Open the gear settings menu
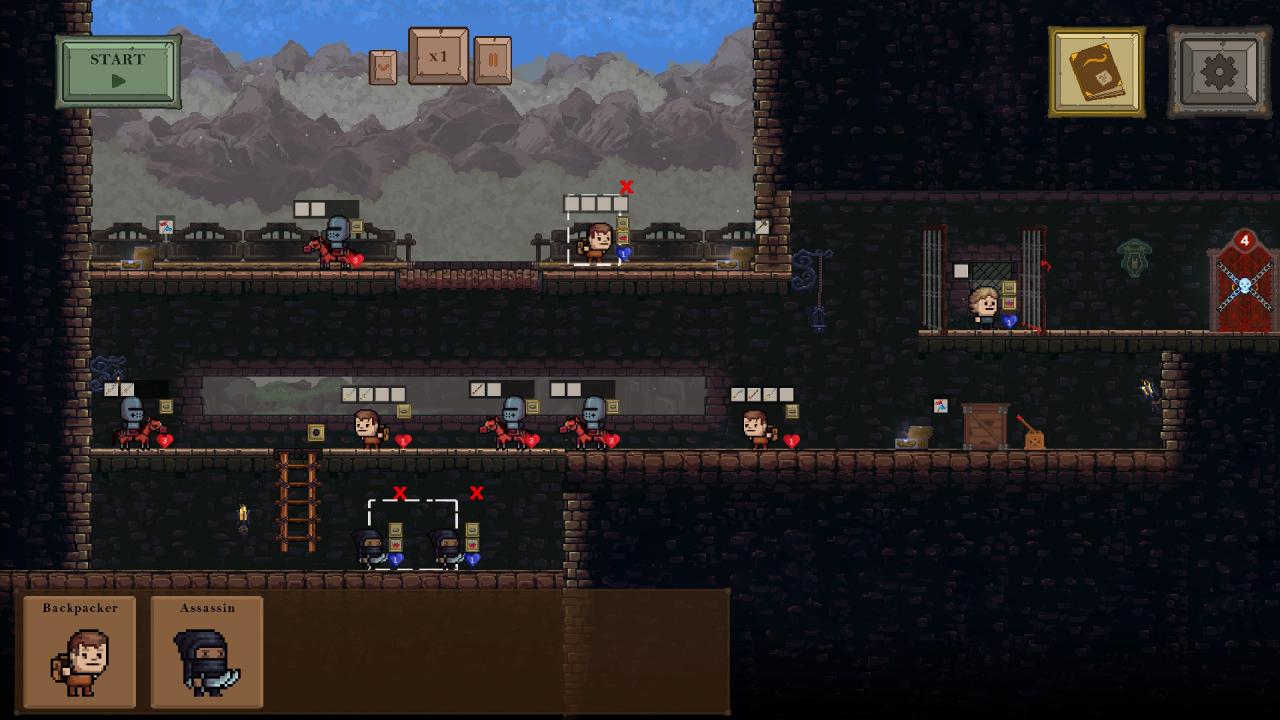1280x720 pixels. point(1219,72)
